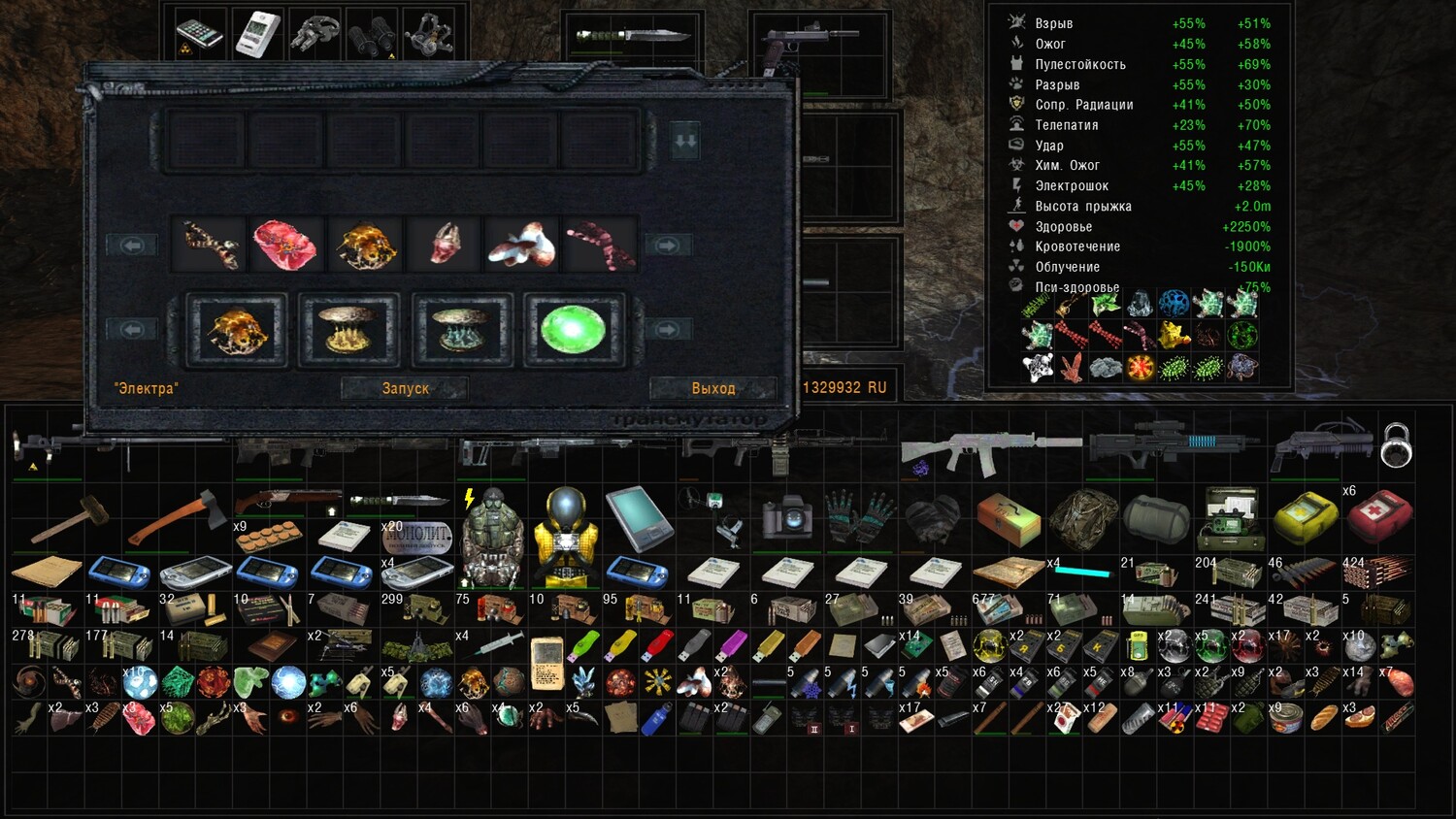Click the Запуск button in the transmuter
The width and height of the screenshot is (1456, 819).
[405, 388]
